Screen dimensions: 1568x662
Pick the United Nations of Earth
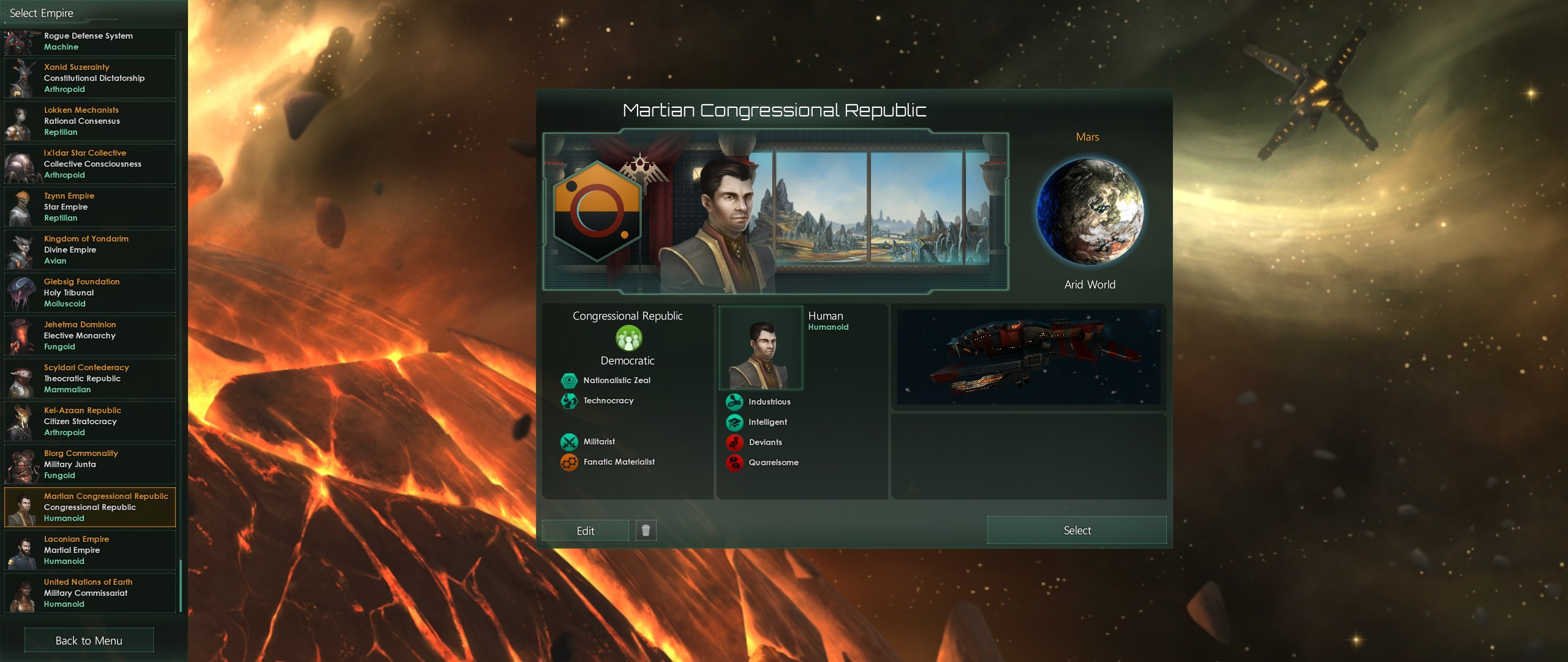(x=89, y=593)
